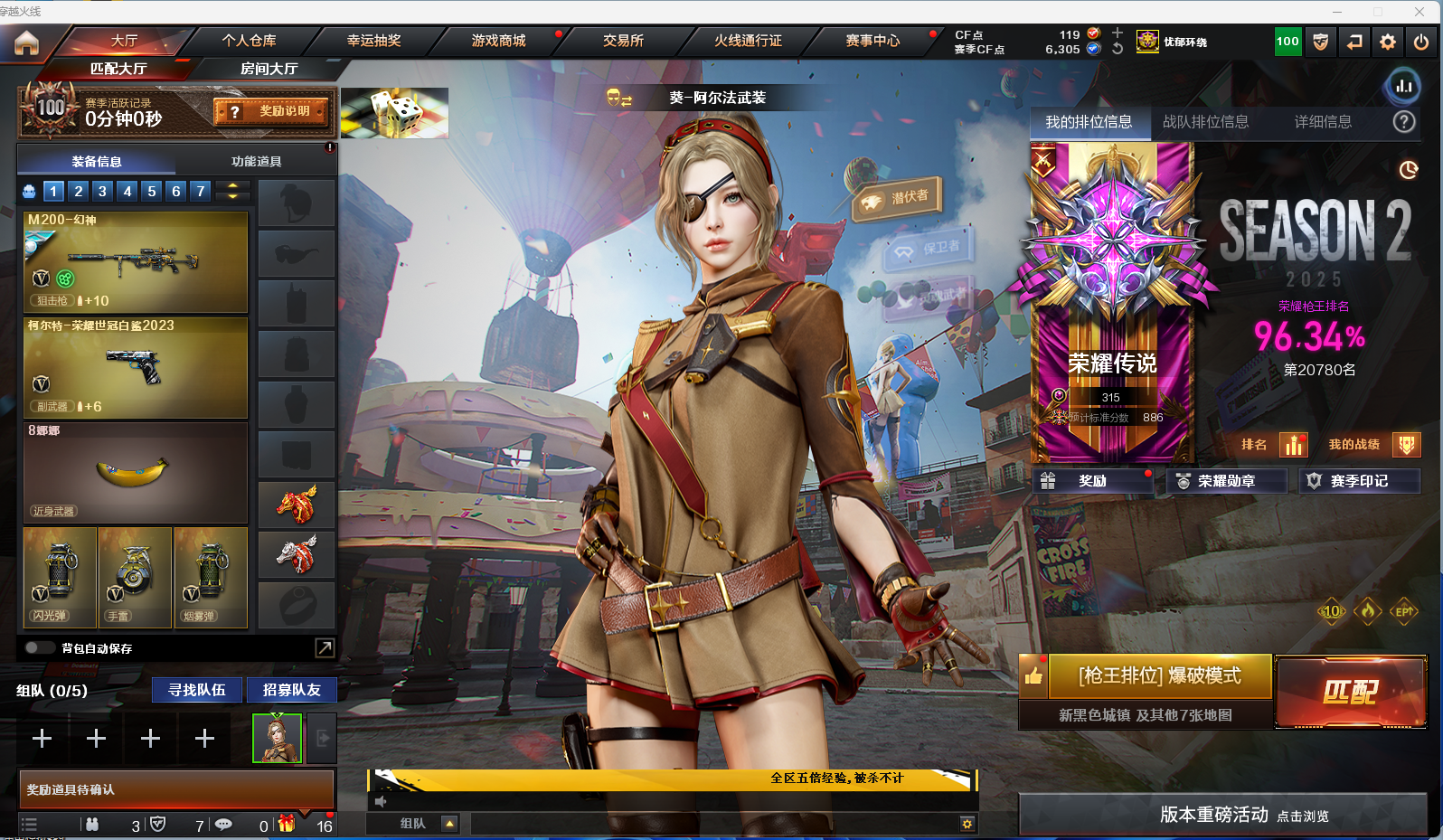Switch to the 战队排位信息 clan ranking tab
Screen dimensions: 1443x840
(x=1205, y=122)
